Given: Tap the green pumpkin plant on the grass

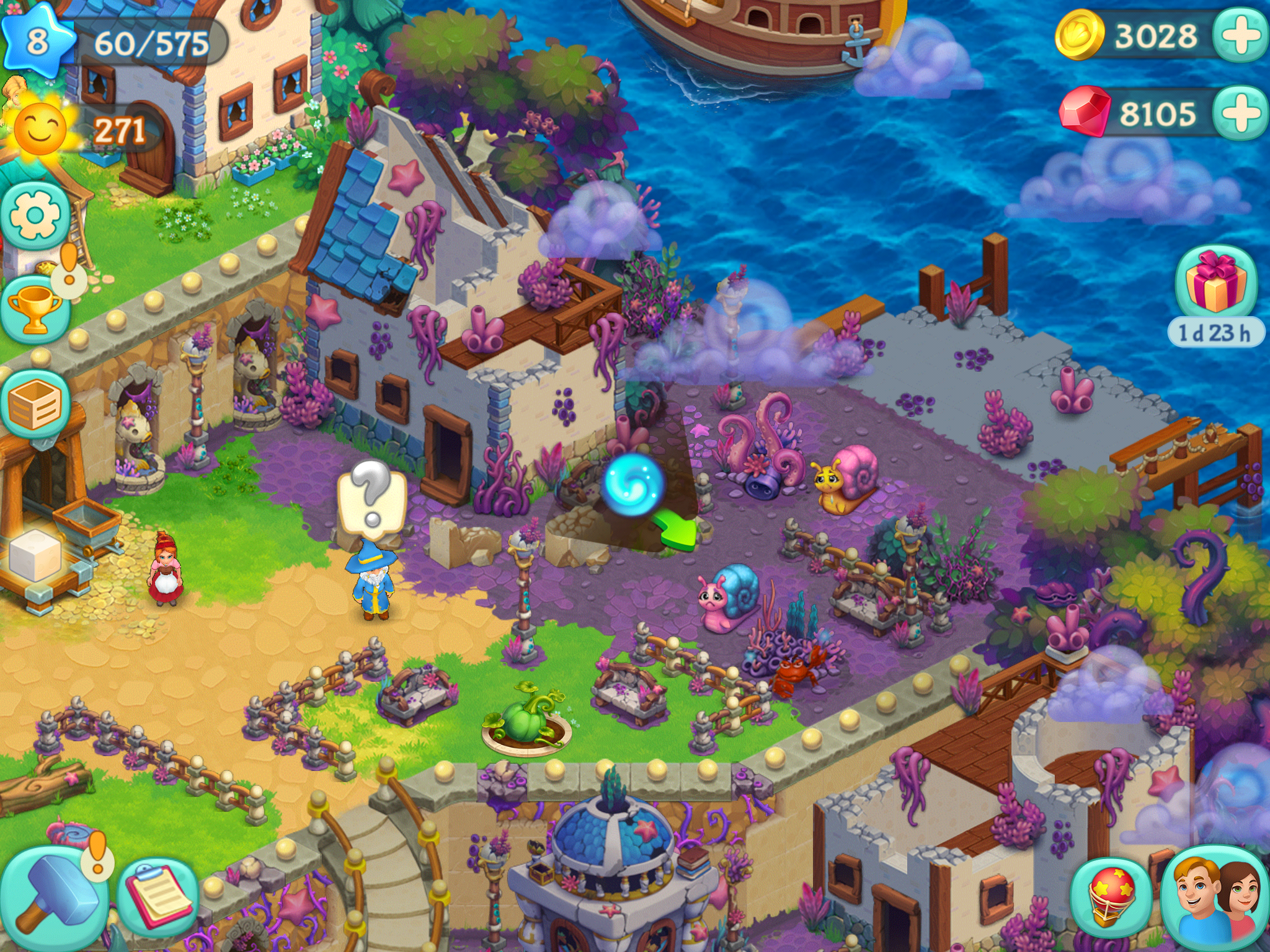Looking at the screenshot, I should tap(524, 719).
